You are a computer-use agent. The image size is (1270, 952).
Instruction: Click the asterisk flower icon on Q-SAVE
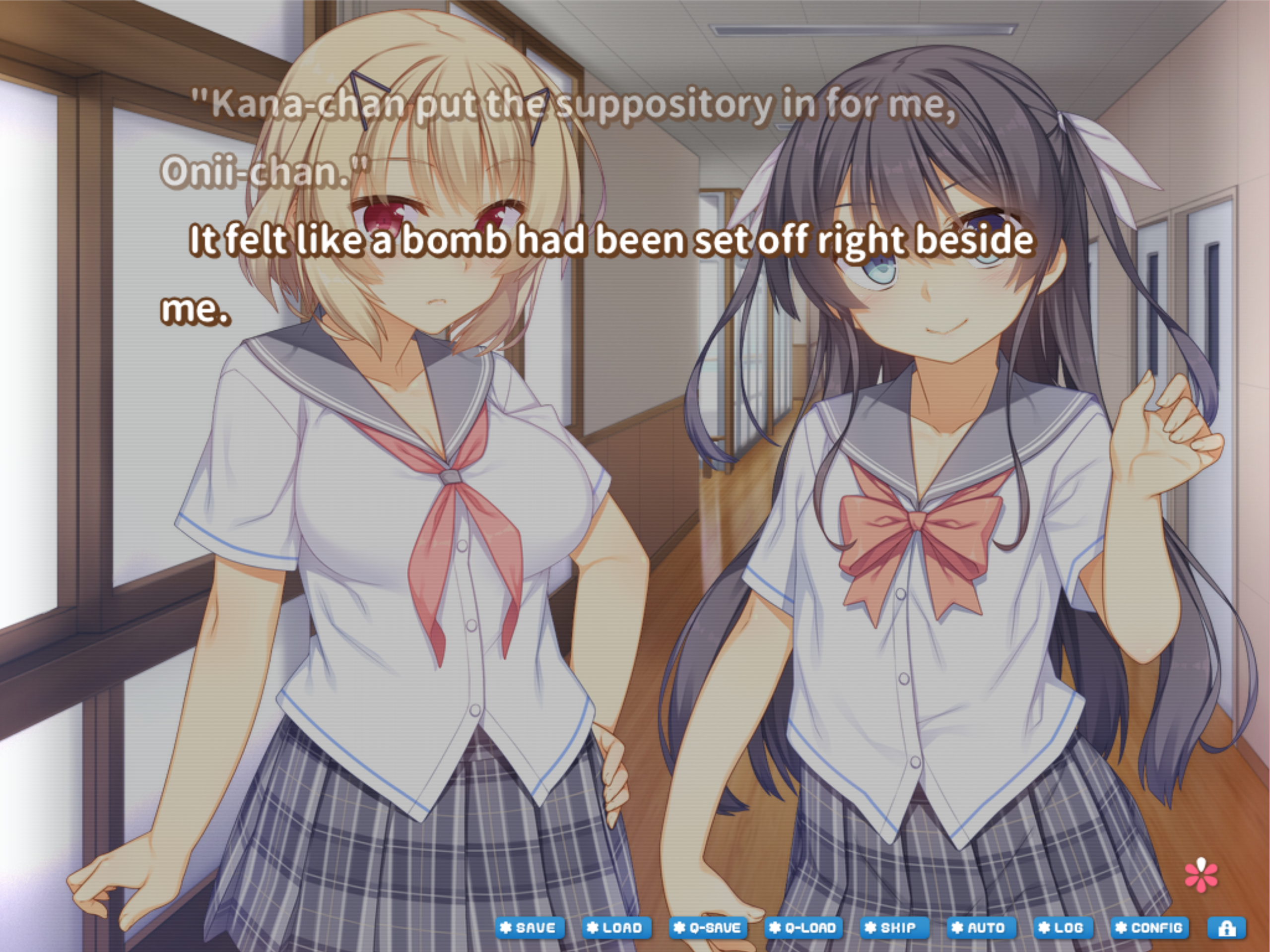point(680,926)
